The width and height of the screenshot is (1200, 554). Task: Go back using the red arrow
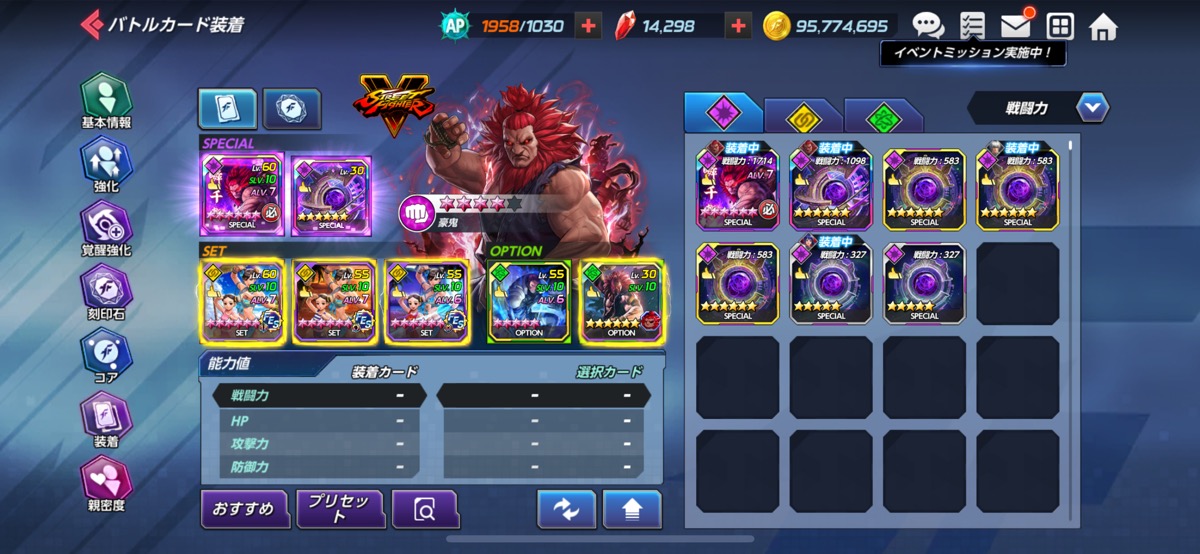[x=92, y=24]
